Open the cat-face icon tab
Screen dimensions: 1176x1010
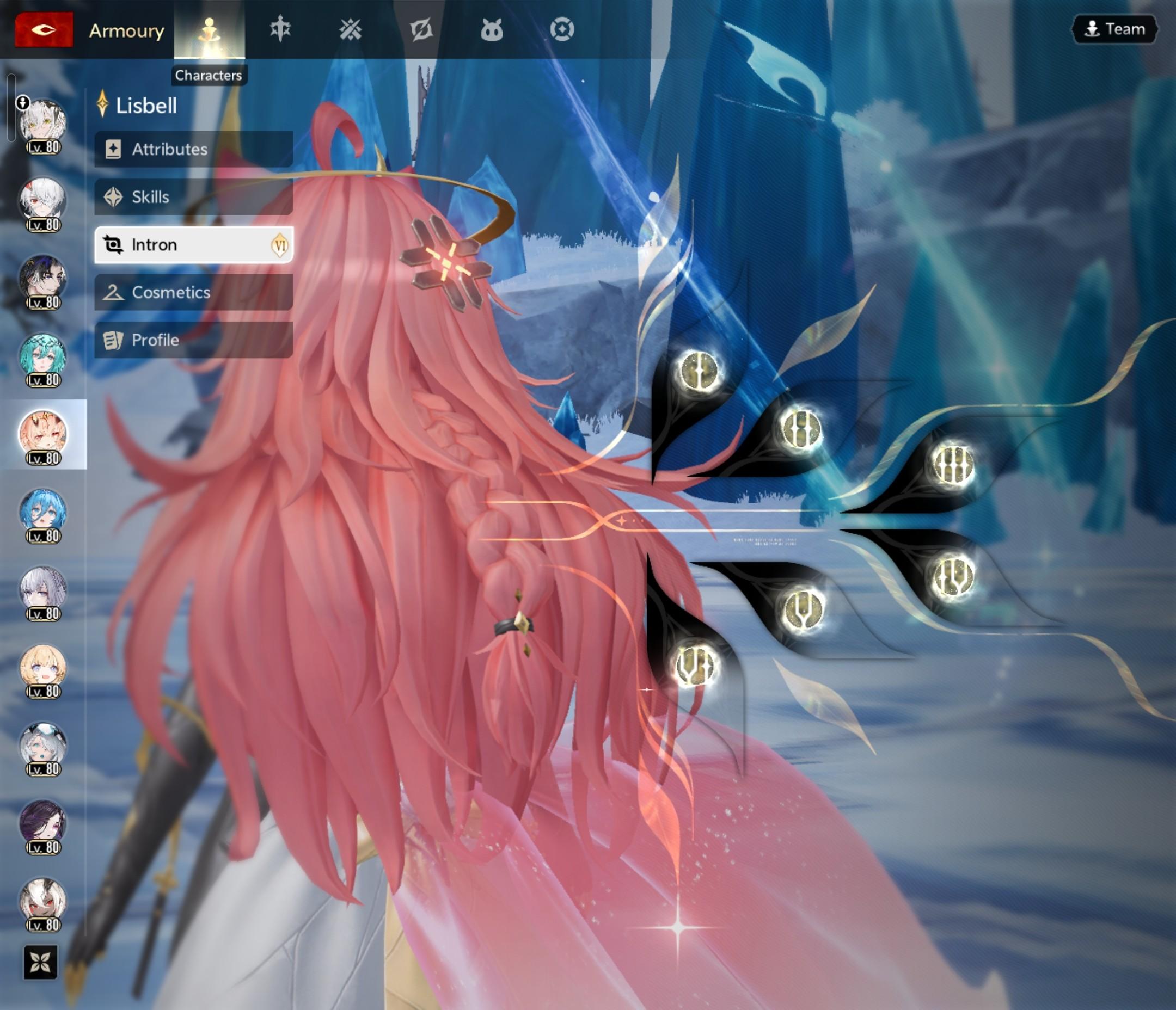click(492, 29)
